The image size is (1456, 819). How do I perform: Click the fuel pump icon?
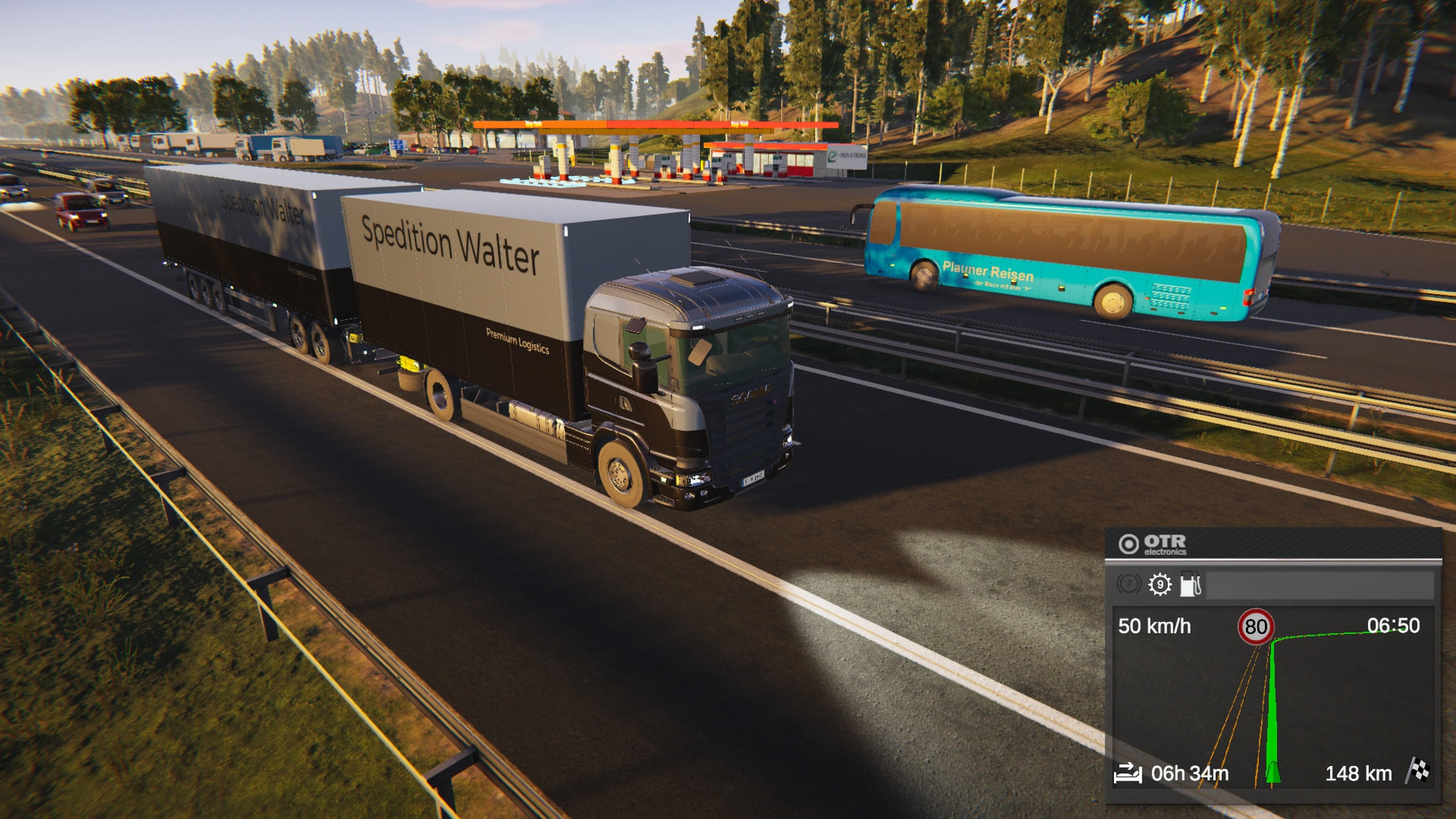[x=1190, y=584]
